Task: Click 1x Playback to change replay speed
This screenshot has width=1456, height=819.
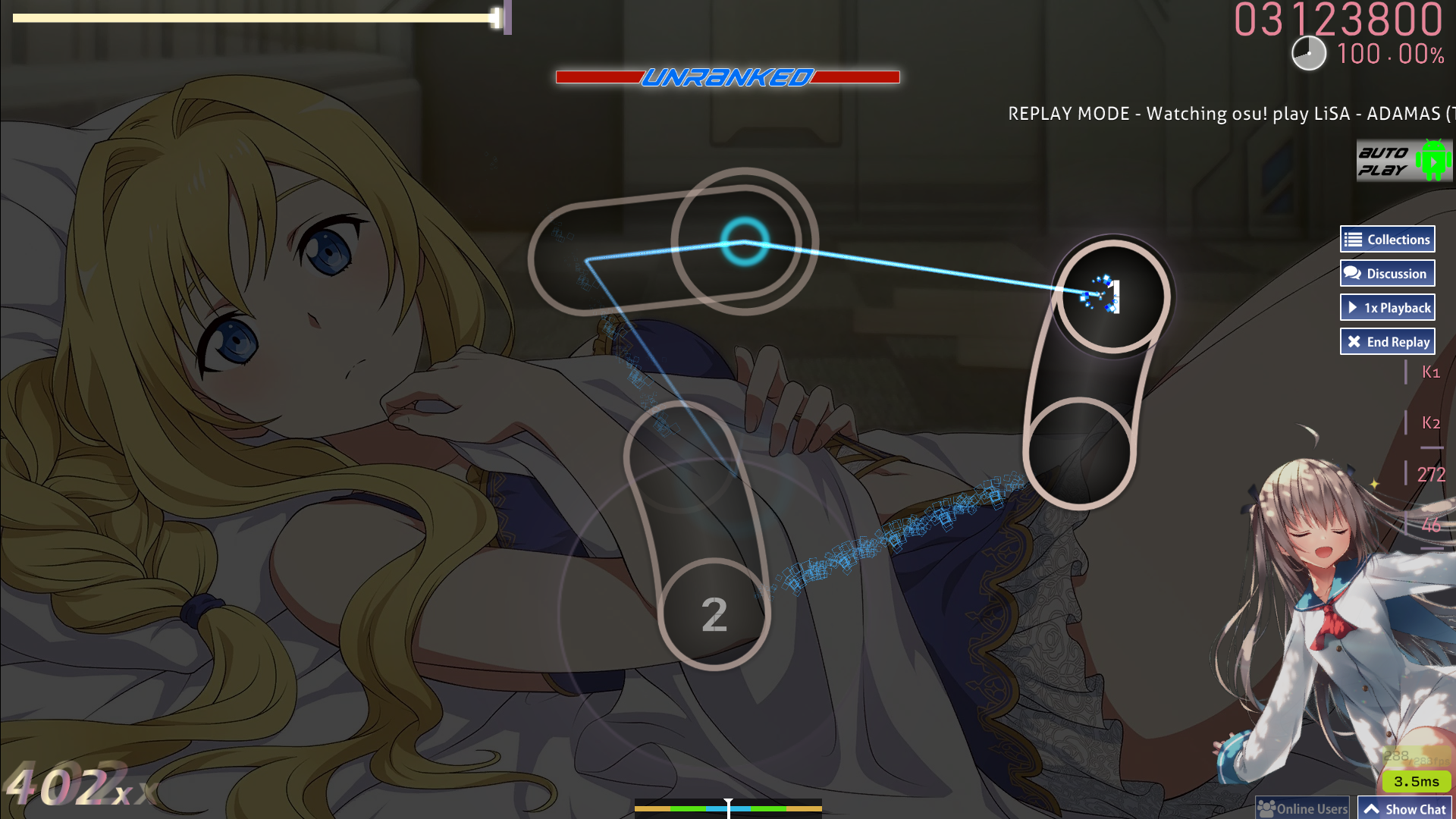Action: pos(1387,307)
